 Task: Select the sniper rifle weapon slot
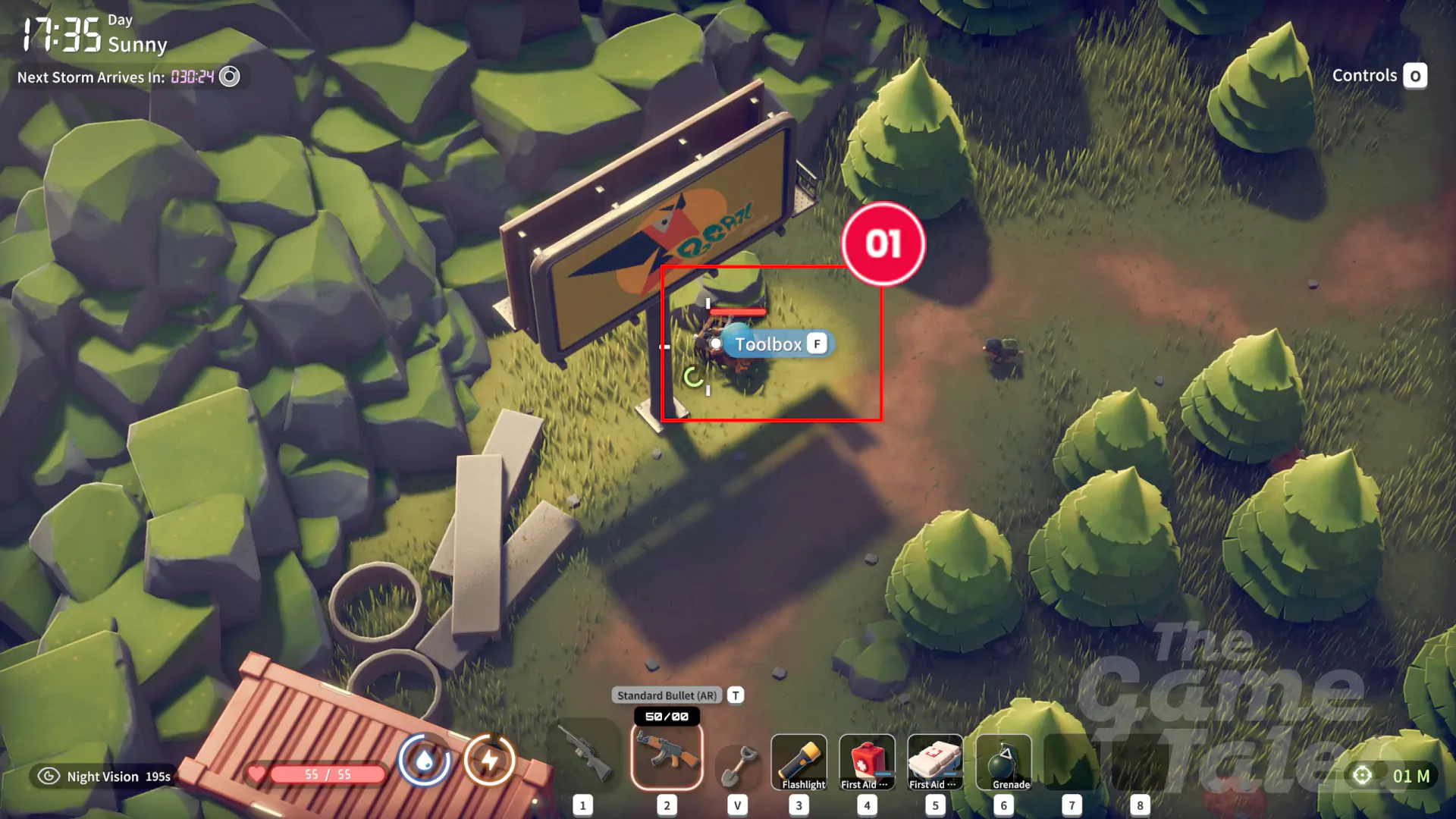click(584, 755)
